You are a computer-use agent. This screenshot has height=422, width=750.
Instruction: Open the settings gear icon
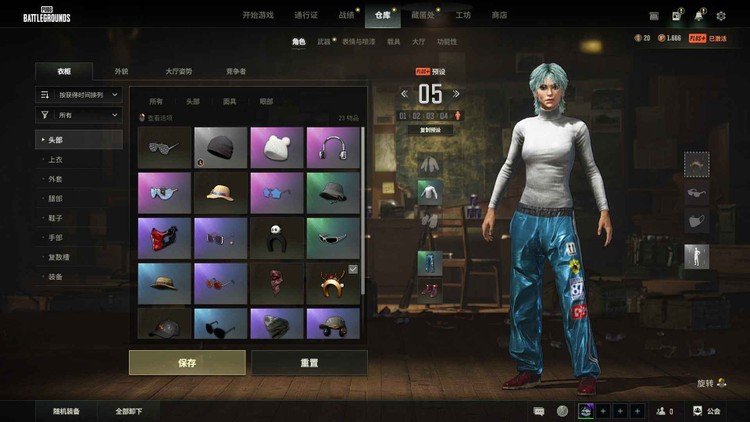pos(722,16)
